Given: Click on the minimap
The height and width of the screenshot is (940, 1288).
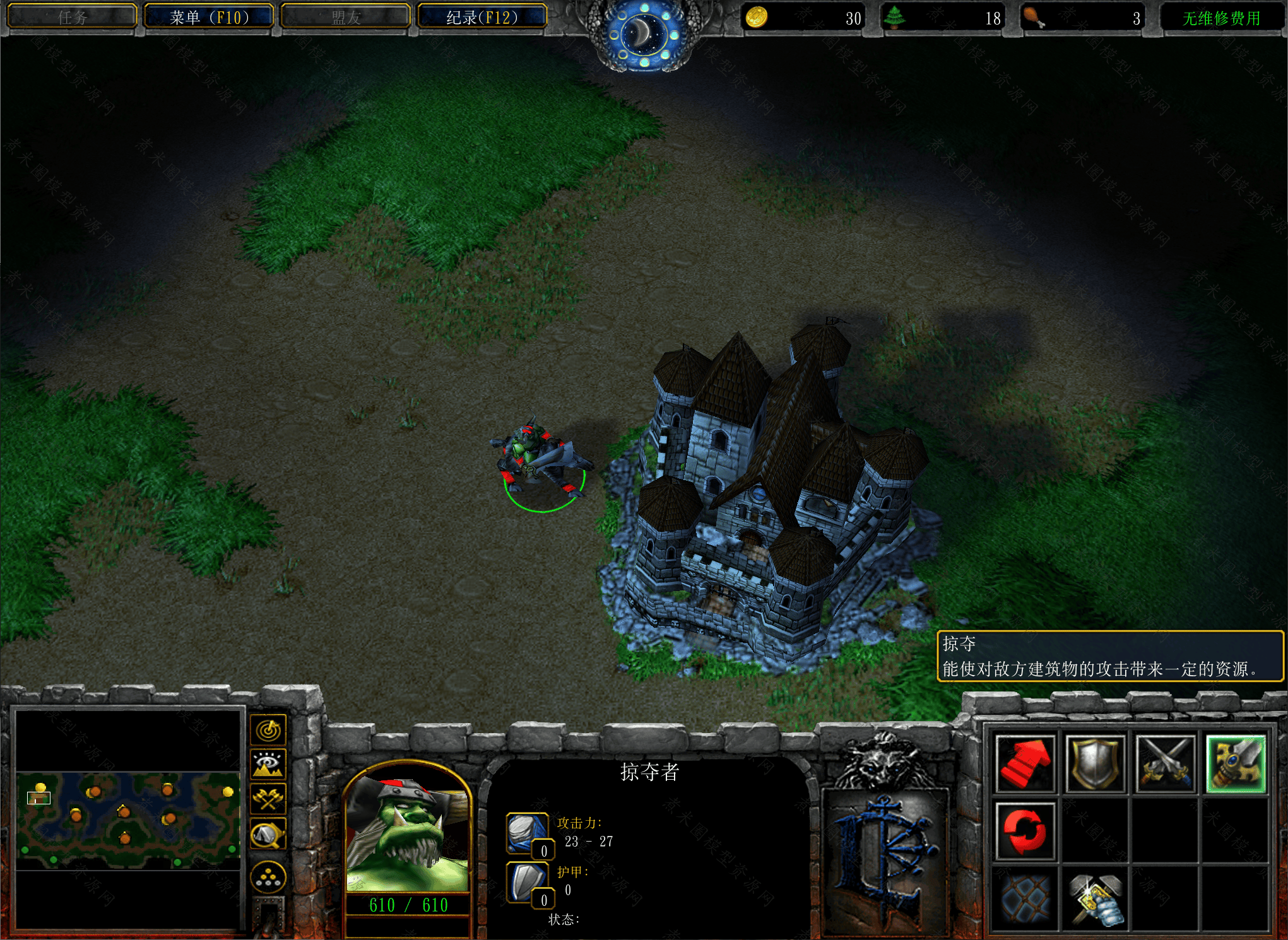Looking at the screenshot, I should pyautogui.click(x=128, y=820).
